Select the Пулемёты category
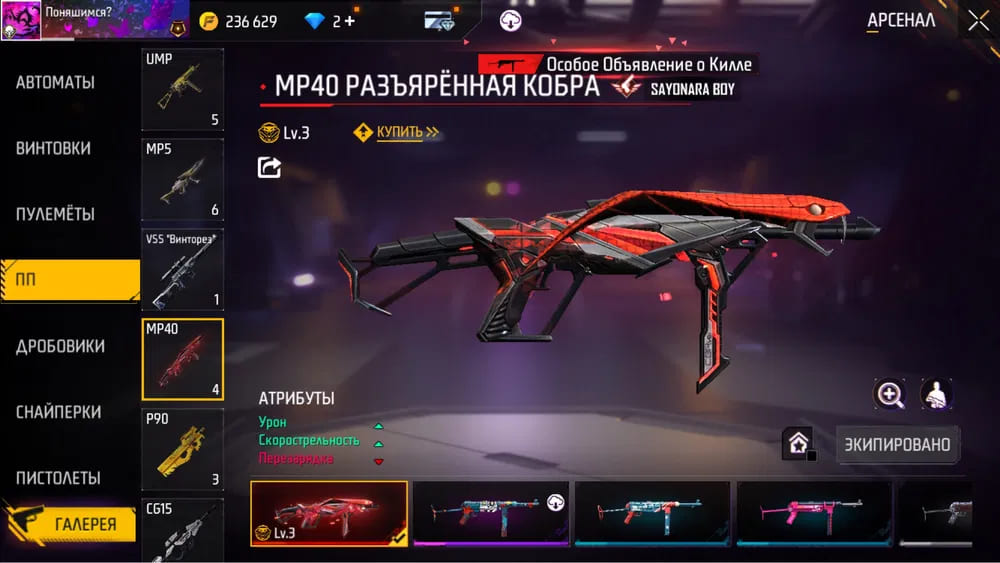 56,214
